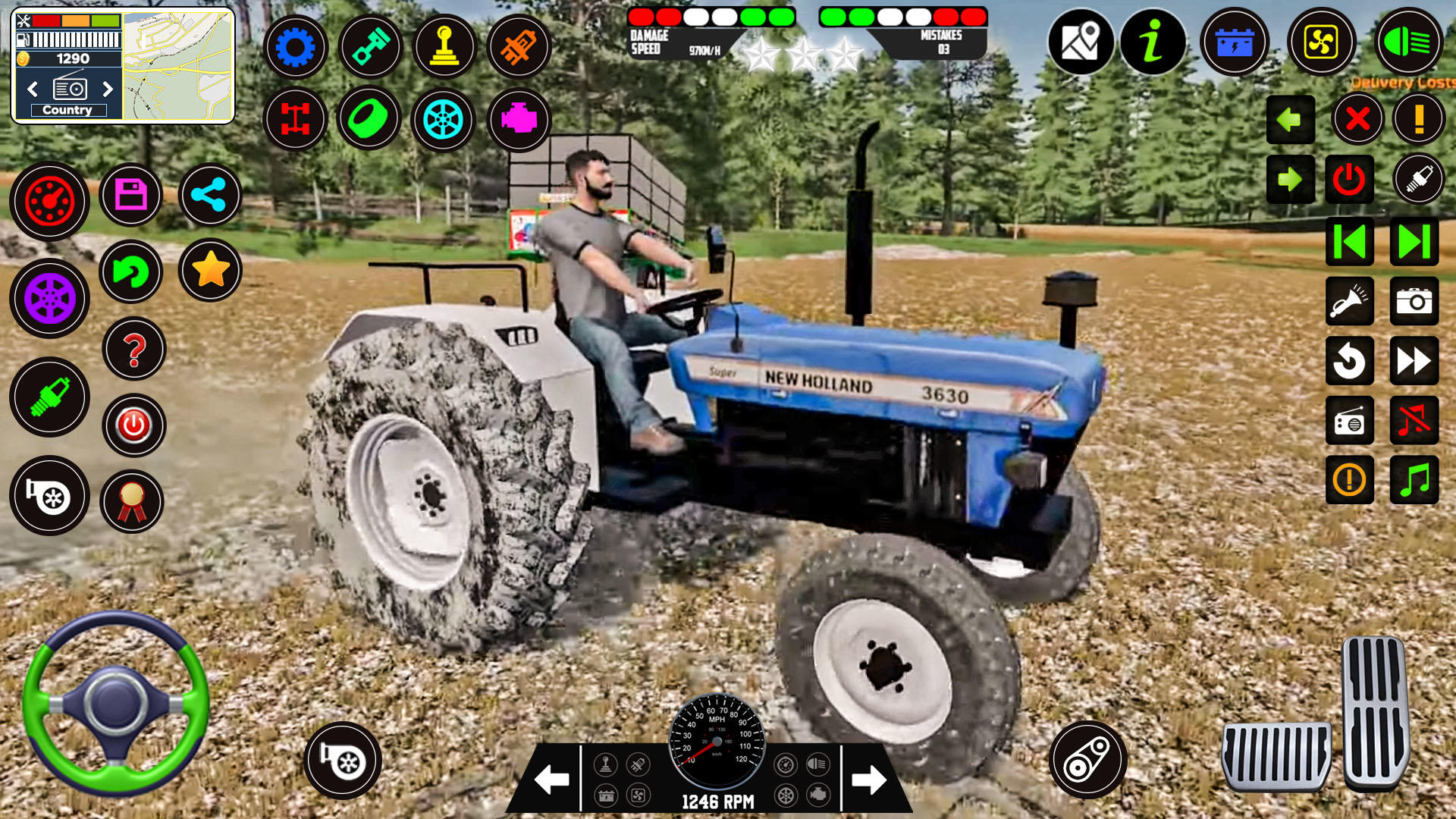The image size is (1456, 819).
Task: Toggle the red power button
Action: pyautogui.click(x=1350, y=180)
